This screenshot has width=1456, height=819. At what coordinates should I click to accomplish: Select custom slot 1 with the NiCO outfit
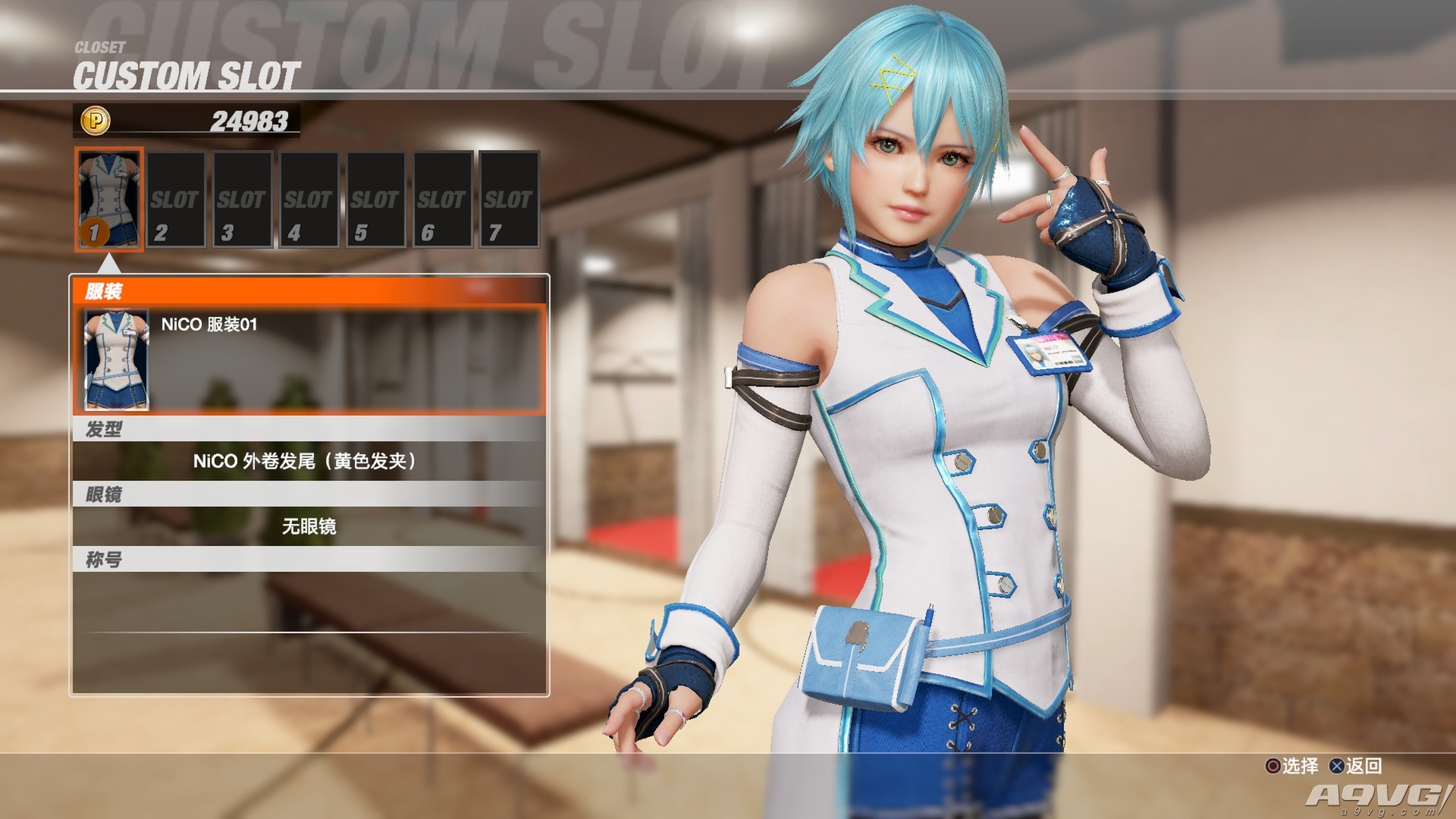tap(109, 199)
